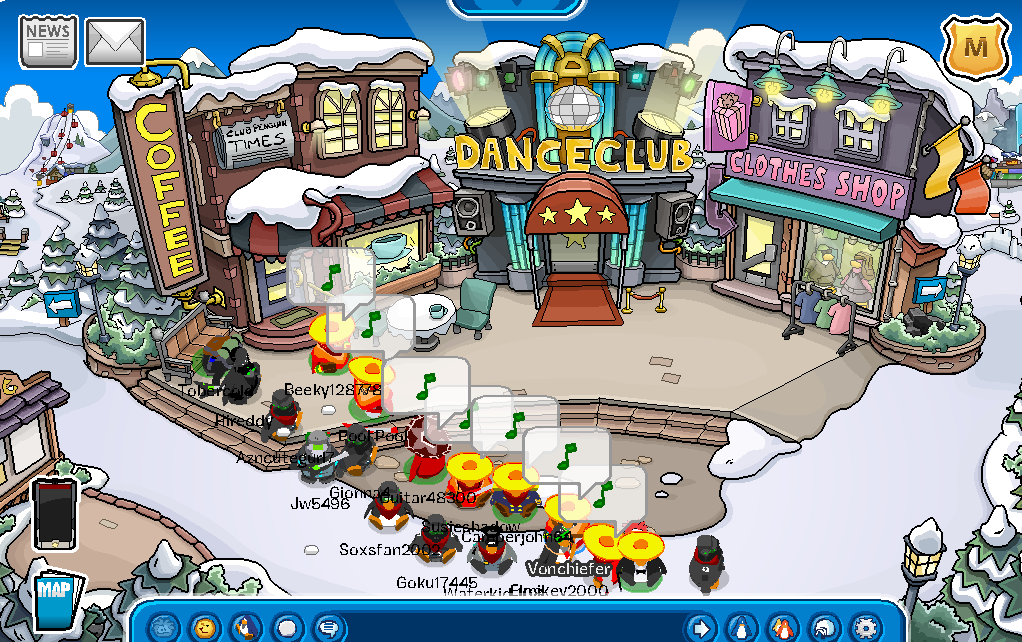
Task: Click the moderator M badge
Action: (x=973, y=45)
